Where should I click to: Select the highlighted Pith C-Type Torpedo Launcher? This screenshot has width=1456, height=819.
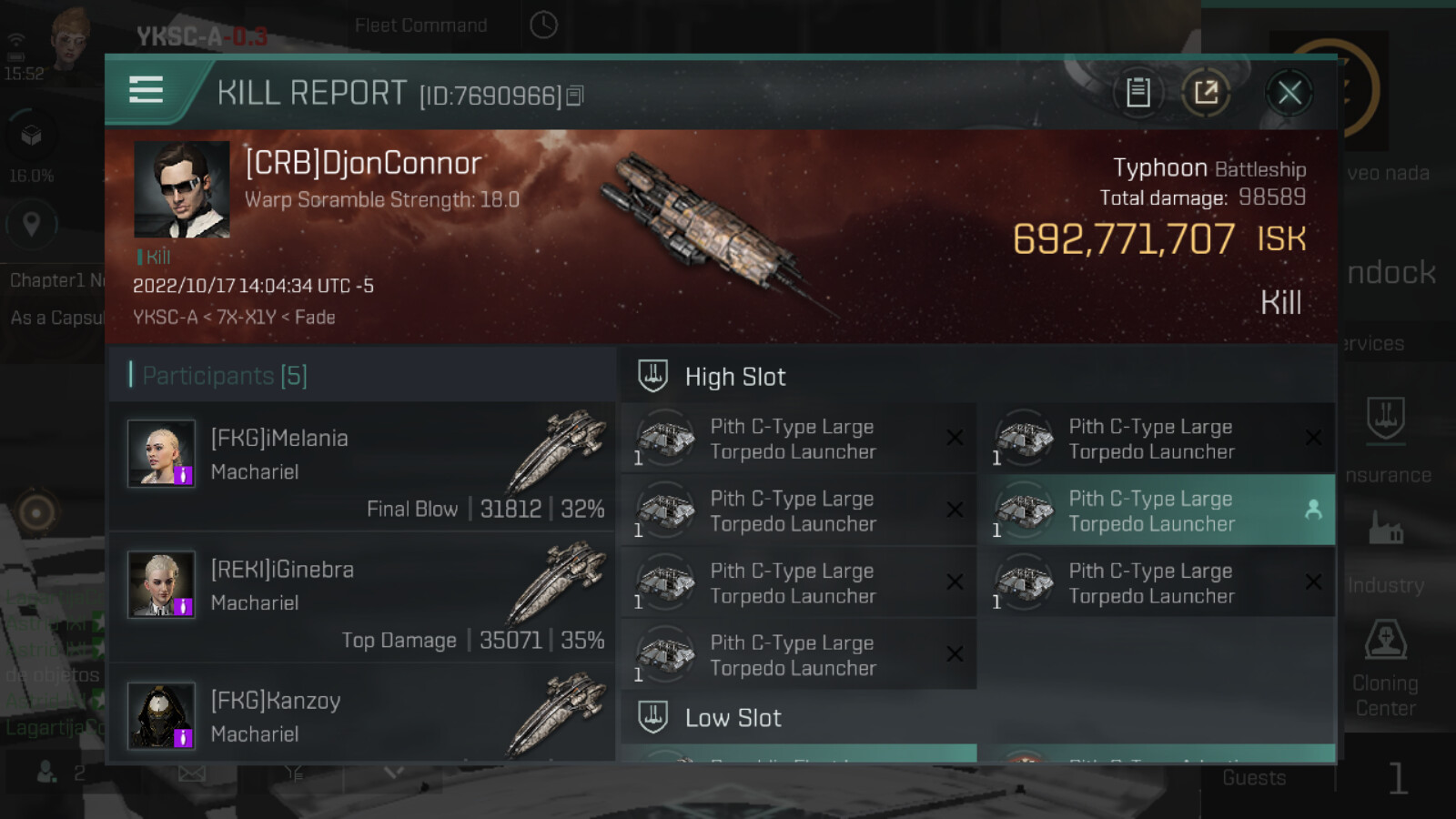pyautogui.click(x=1156, y=511)
